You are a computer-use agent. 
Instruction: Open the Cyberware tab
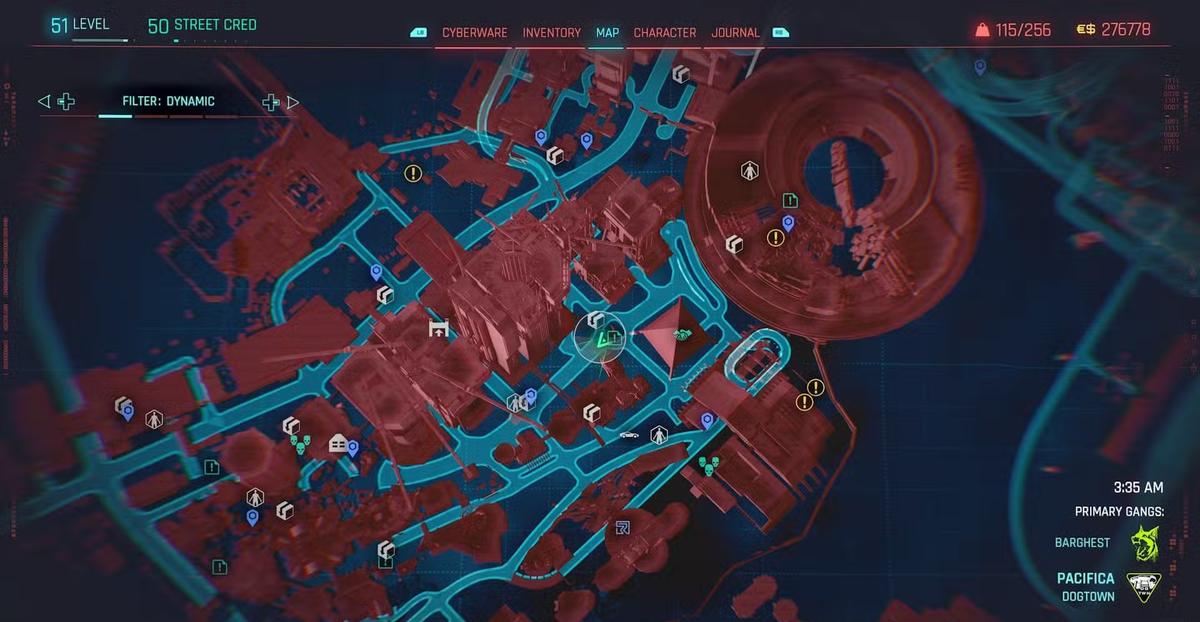[474, 33]
